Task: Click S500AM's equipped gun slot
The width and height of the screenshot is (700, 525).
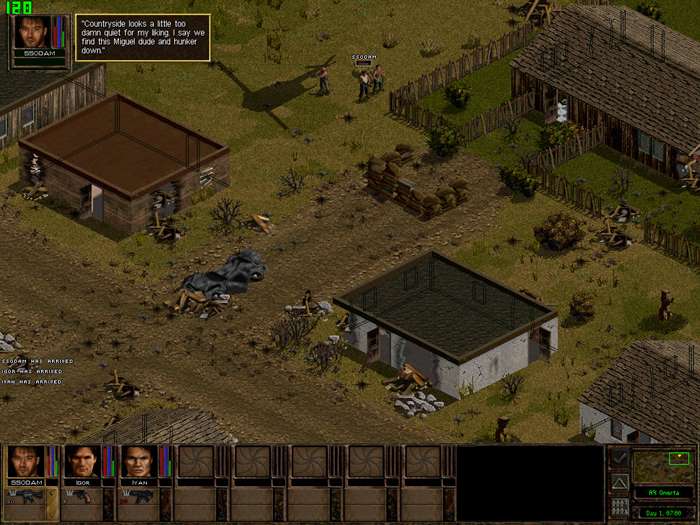Action: tap(24, 496)
